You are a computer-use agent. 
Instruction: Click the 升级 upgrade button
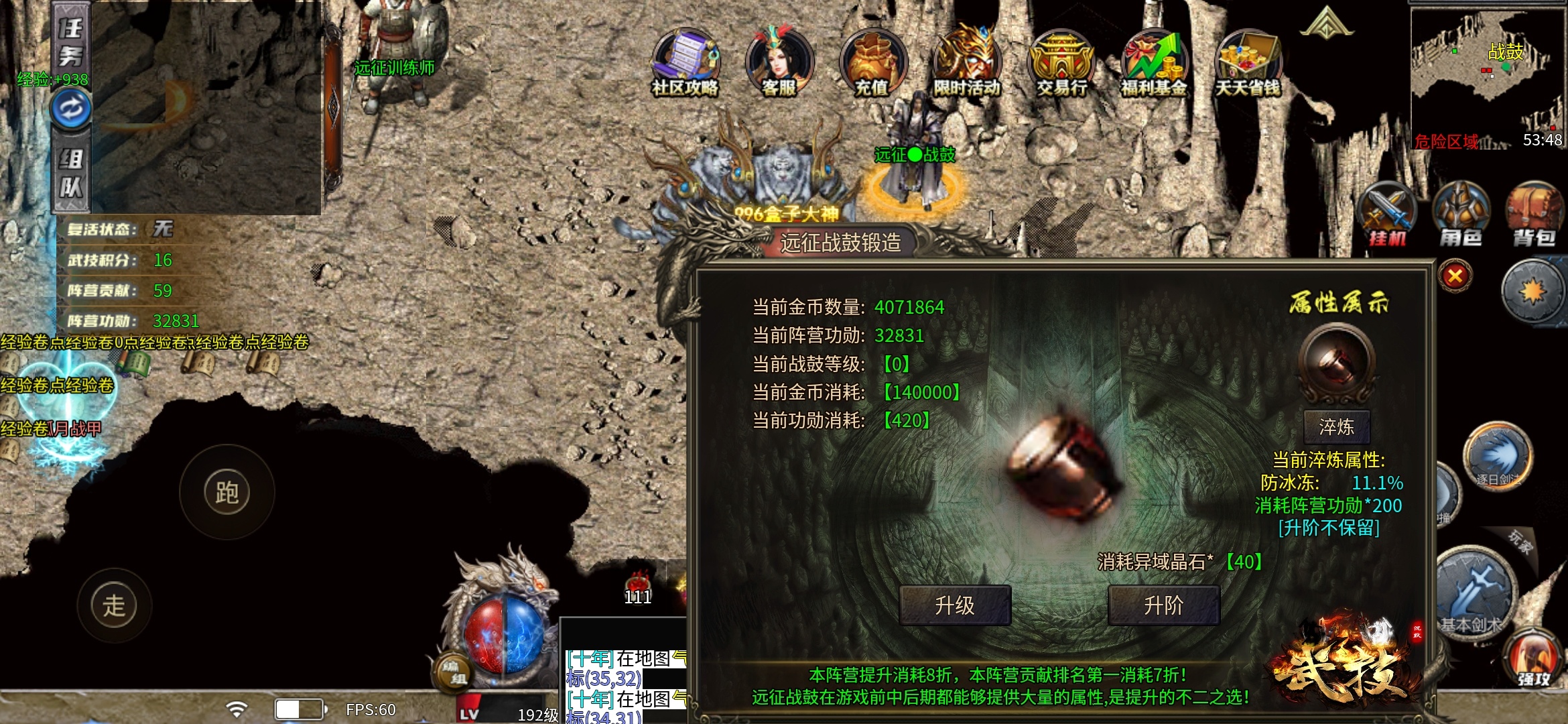[954, 605]
